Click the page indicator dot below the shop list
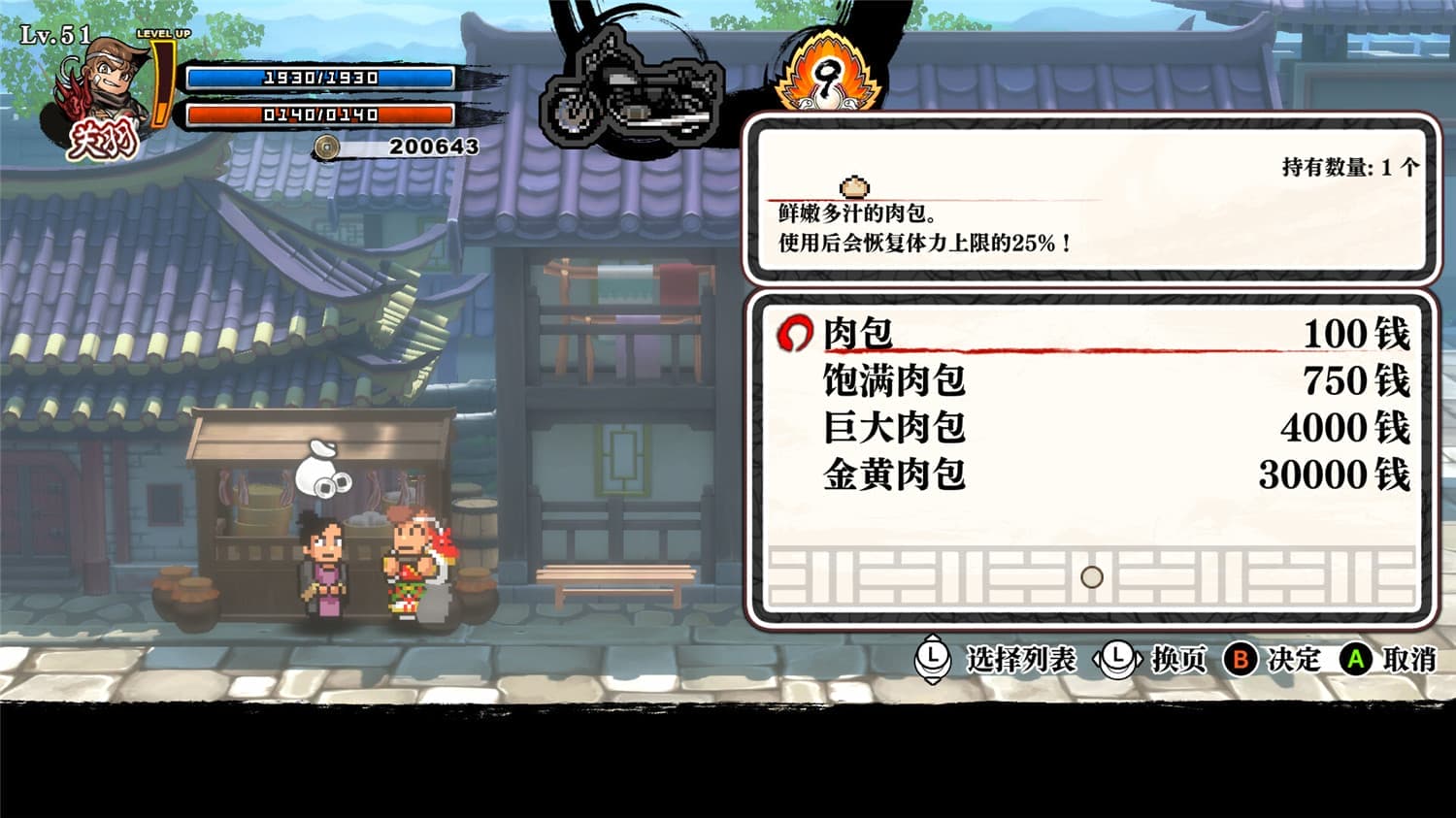Image resolution: width=1456 pixels, height=818 pixels. point(1091,577)
